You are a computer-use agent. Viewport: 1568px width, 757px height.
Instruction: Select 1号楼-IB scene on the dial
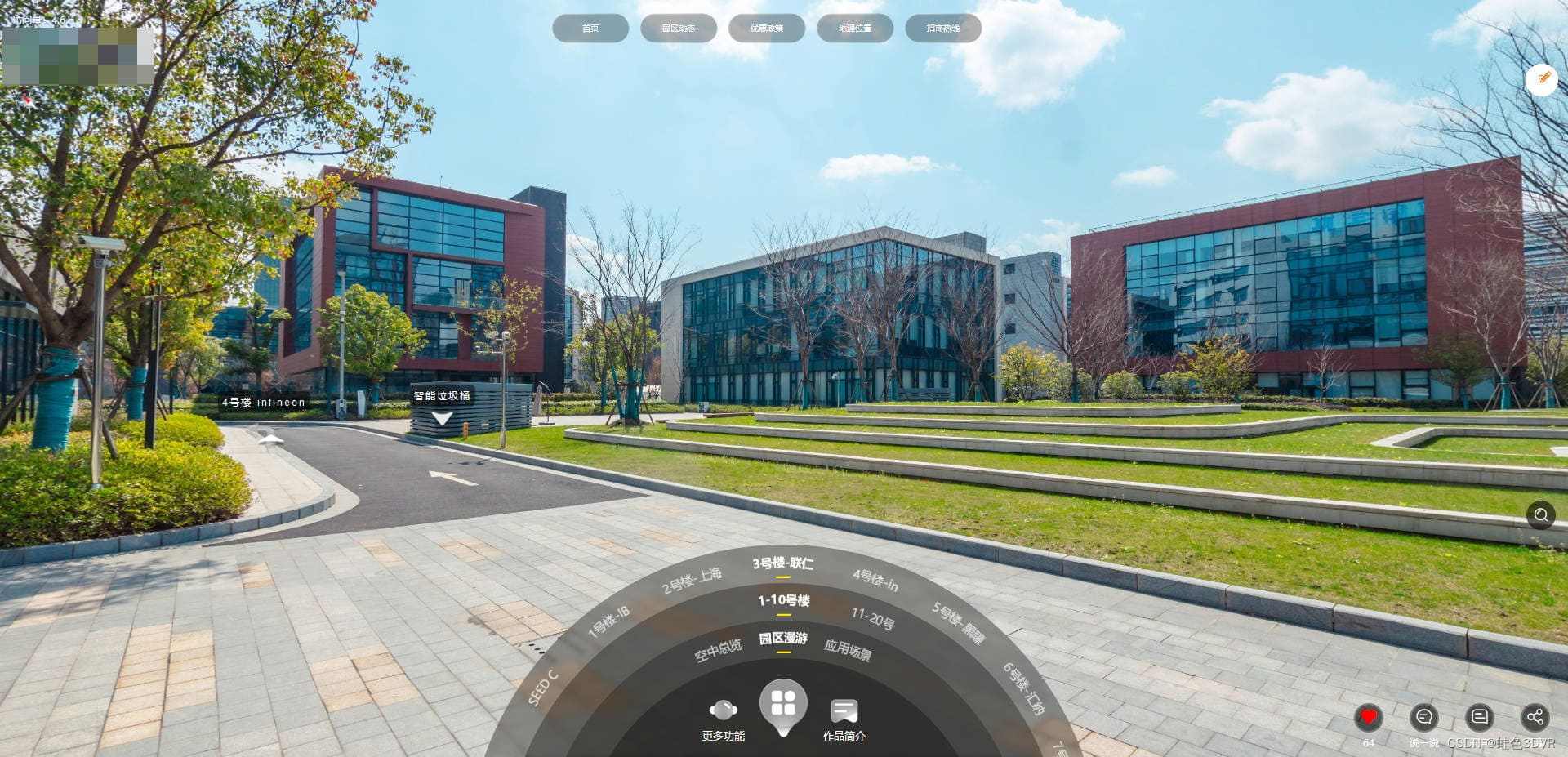609,622
